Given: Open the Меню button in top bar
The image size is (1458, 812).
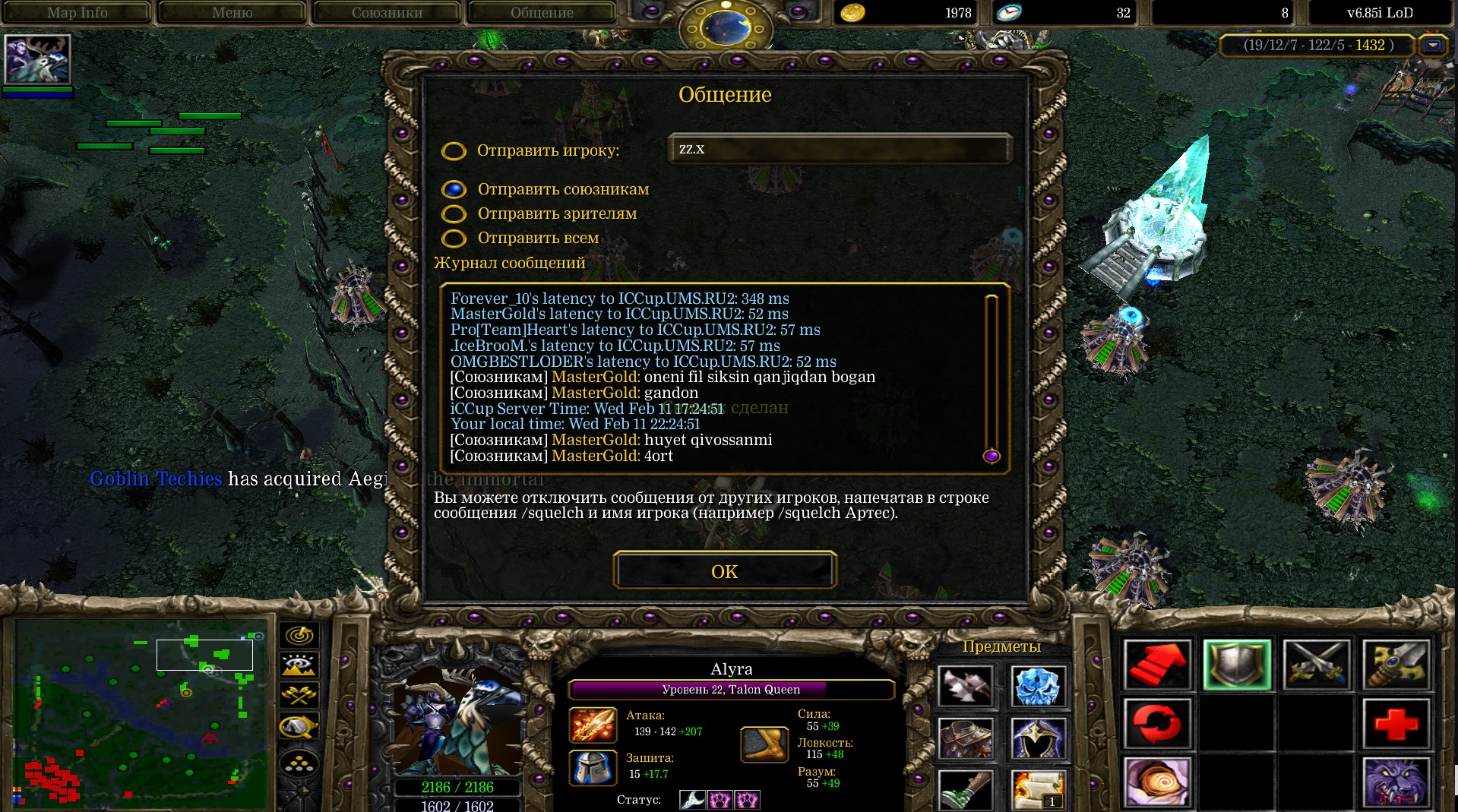Looking at the screenshot, I should (232, 12).
